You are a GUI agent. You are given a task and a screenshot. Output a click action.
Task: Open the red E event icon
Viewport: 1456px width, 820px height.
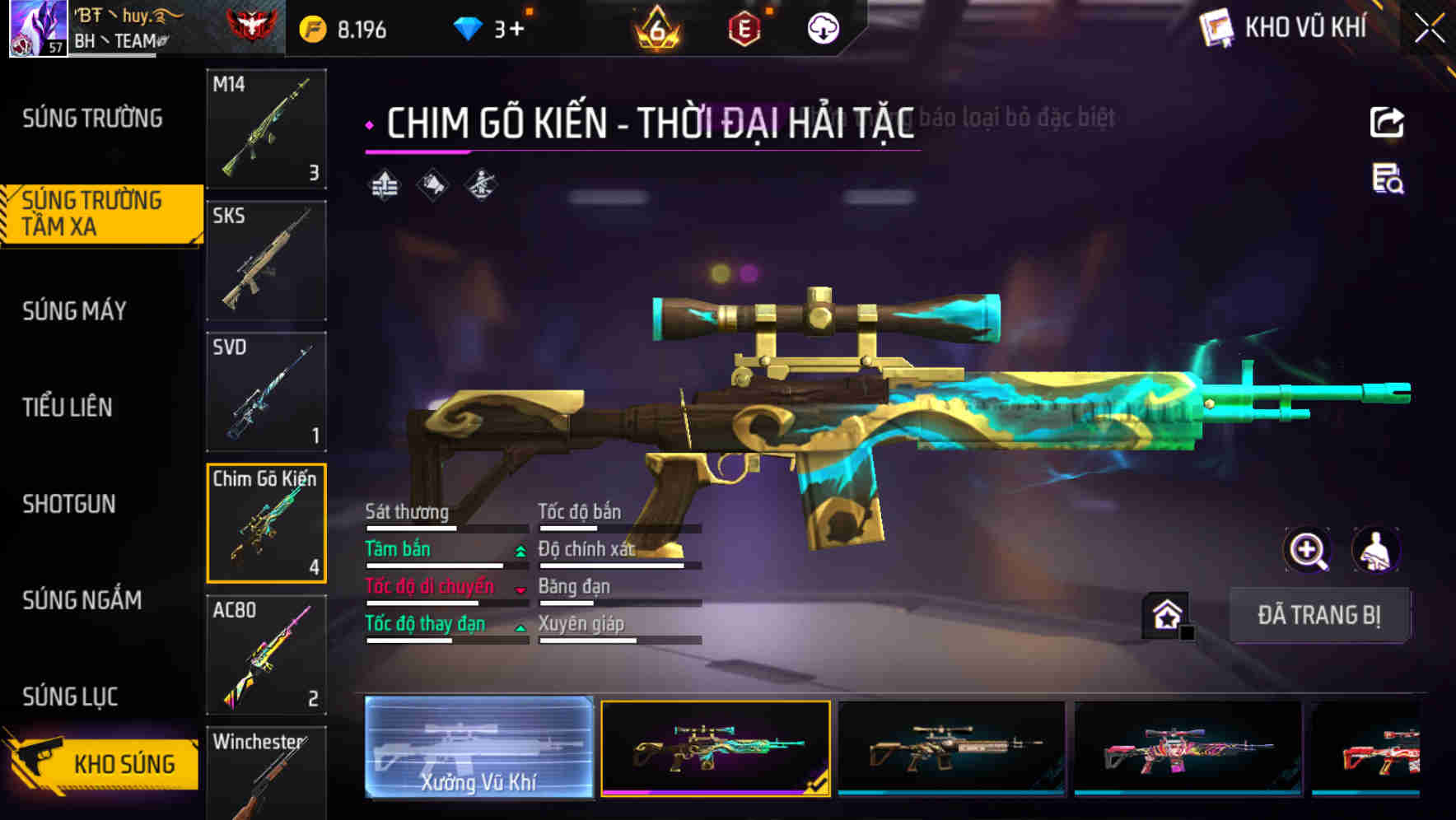click(x=745, y=27)
